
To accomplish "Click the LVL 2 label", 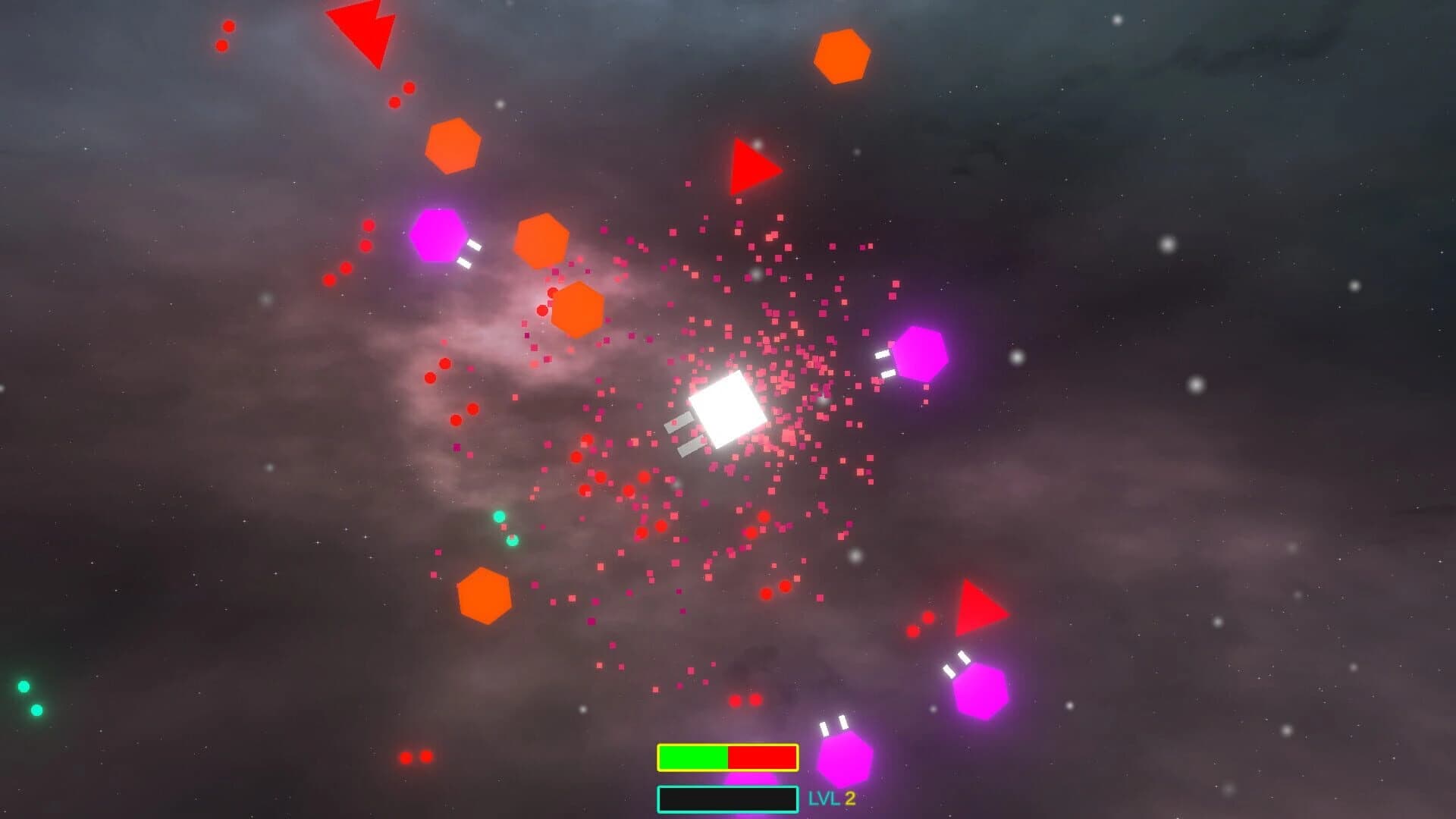I will [x=830, y=796].
